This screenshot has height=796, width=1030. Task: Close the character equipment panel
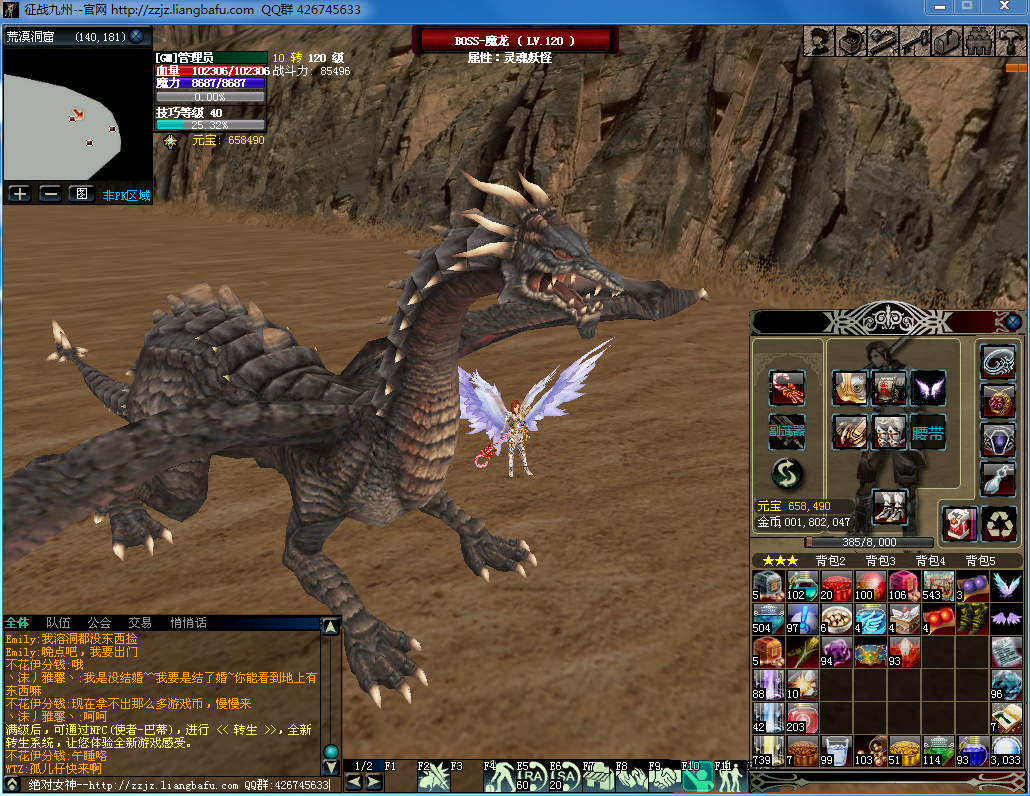pyautogui.click(x=1013, y=322)
